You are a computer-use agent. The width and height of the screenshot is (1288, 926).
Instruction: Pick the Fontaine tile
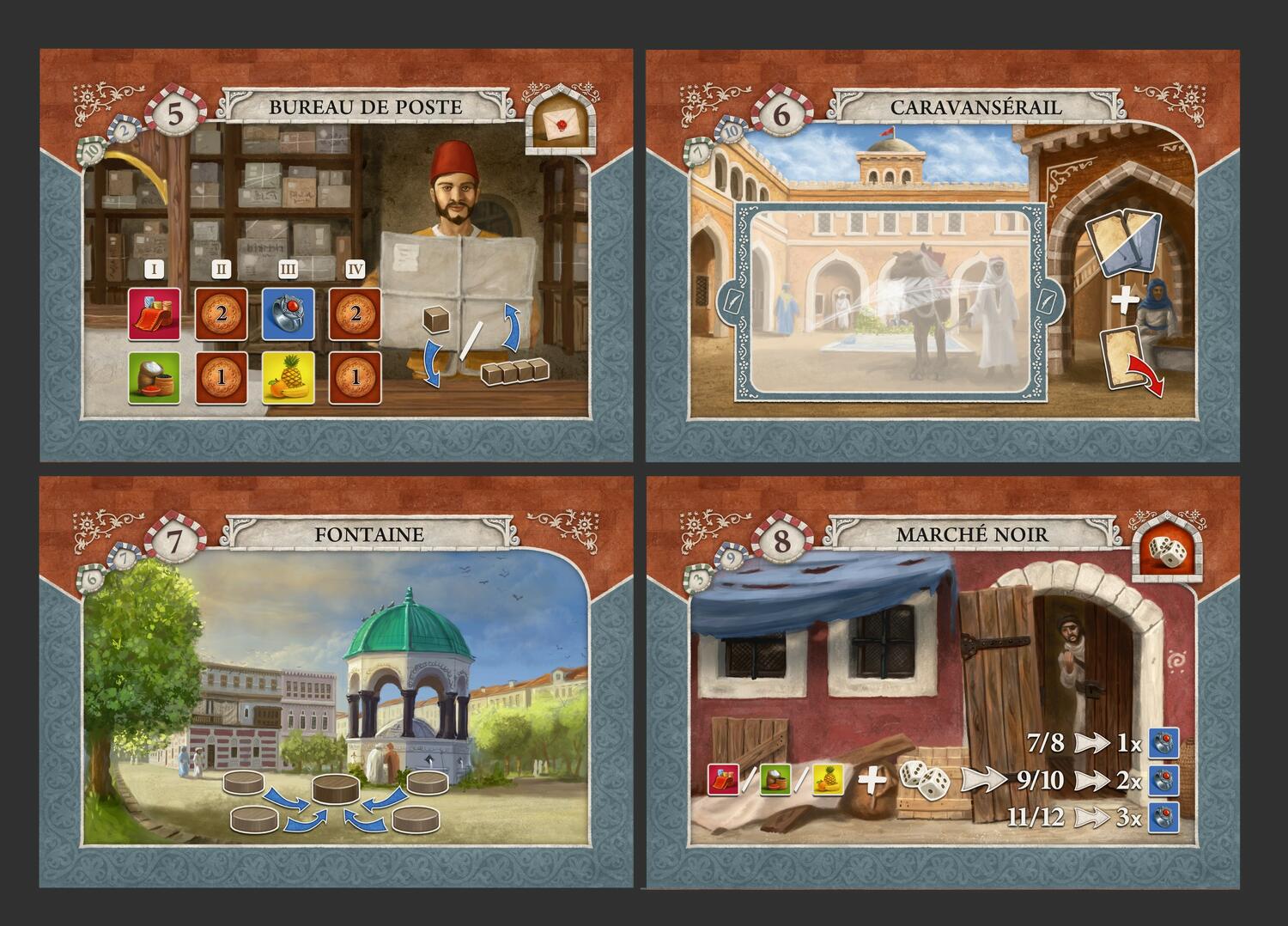(x=336, y=683)
